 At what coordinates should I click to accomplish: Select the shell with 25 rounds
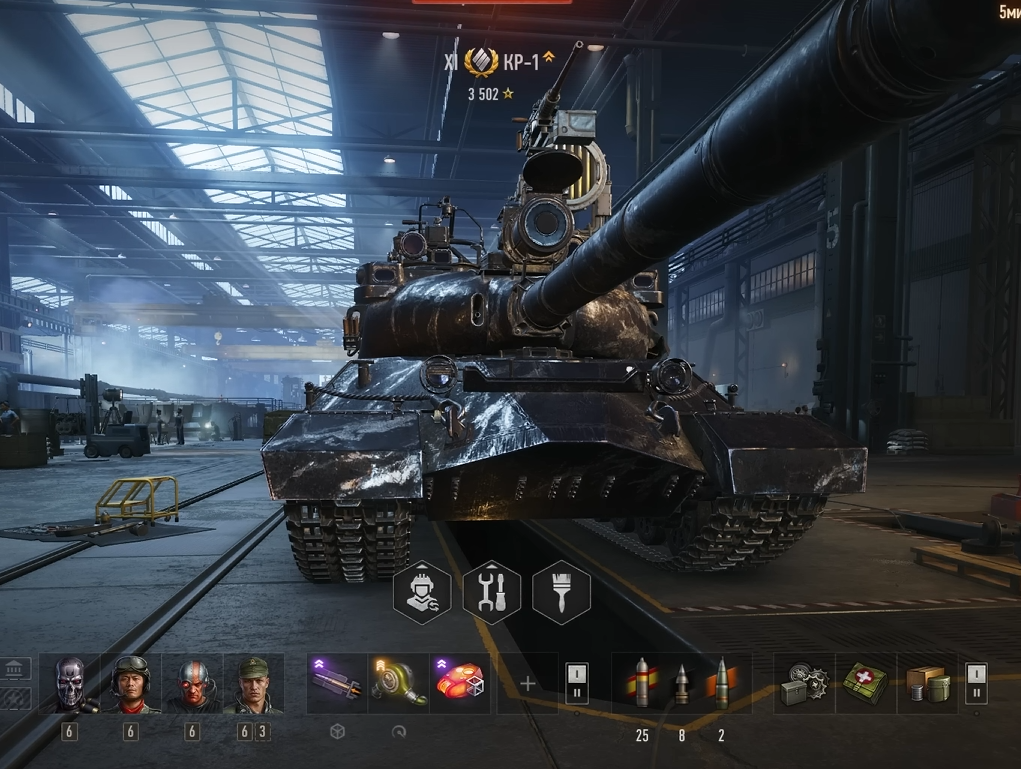point(642,684)
